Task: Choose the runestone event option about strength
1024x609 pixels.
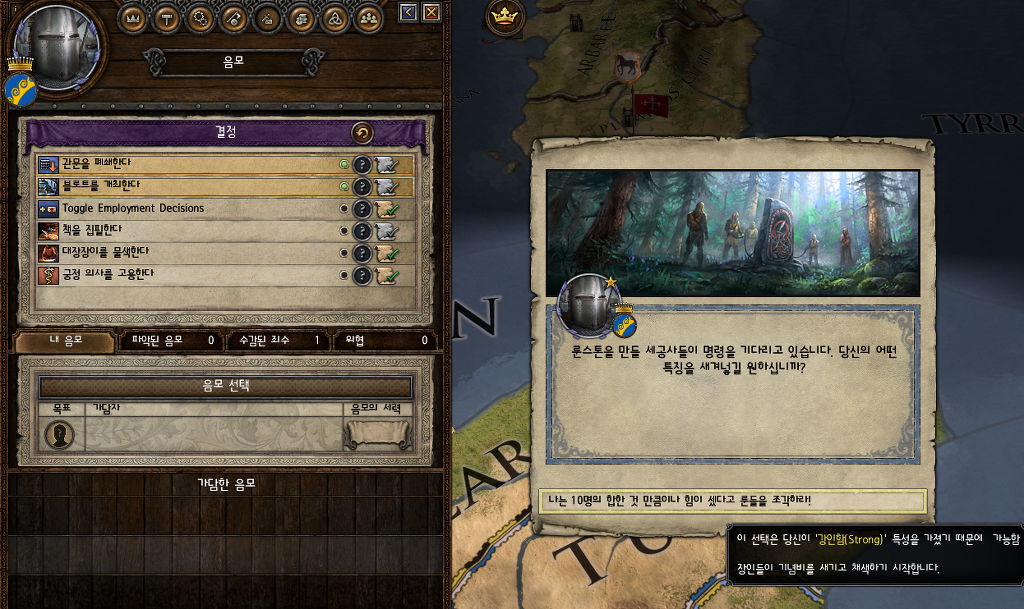Action: click(x=732, y=500)
